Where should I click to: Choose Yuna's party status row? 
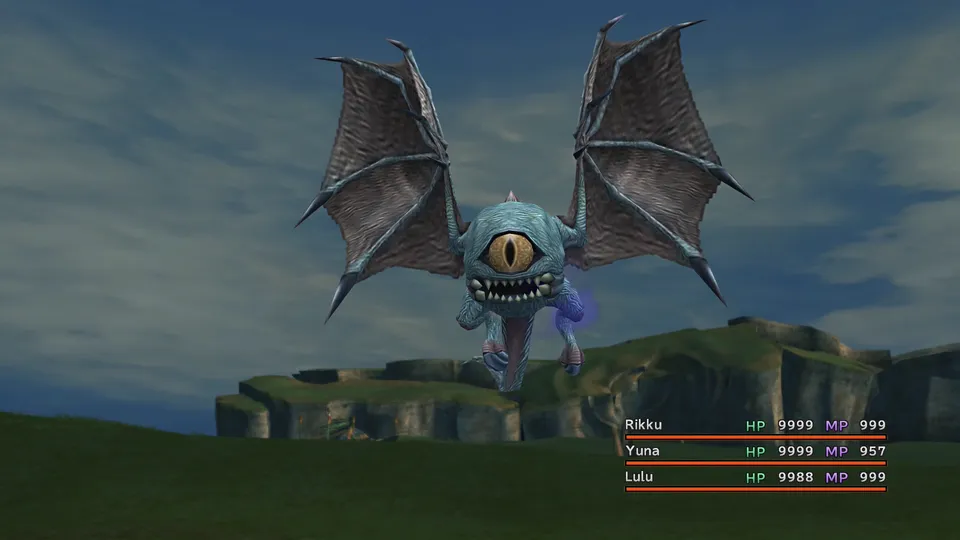click(x=755, y=451)
